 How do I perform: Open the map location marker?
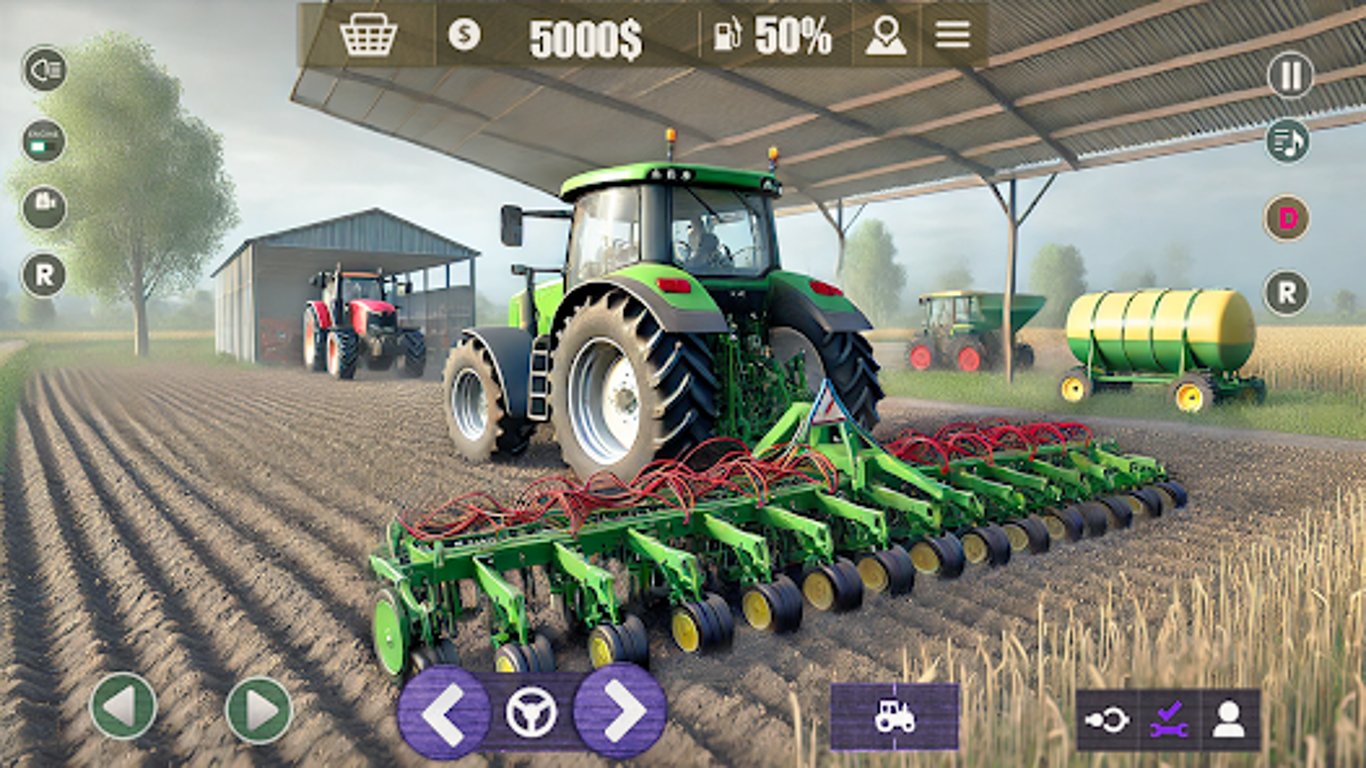click(x=885, y=36)
